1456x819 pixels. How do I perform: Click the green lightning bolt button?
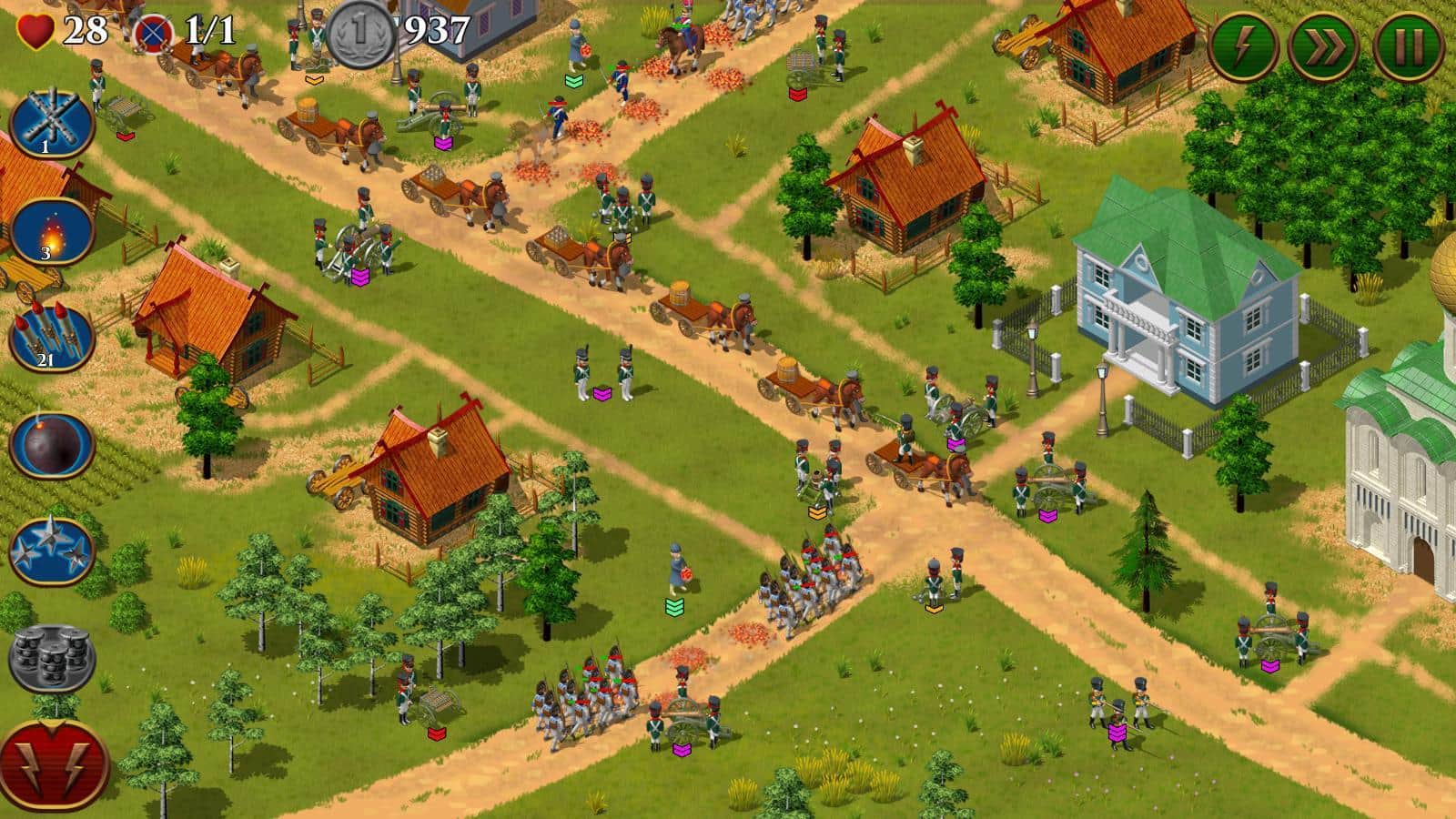1244,45
